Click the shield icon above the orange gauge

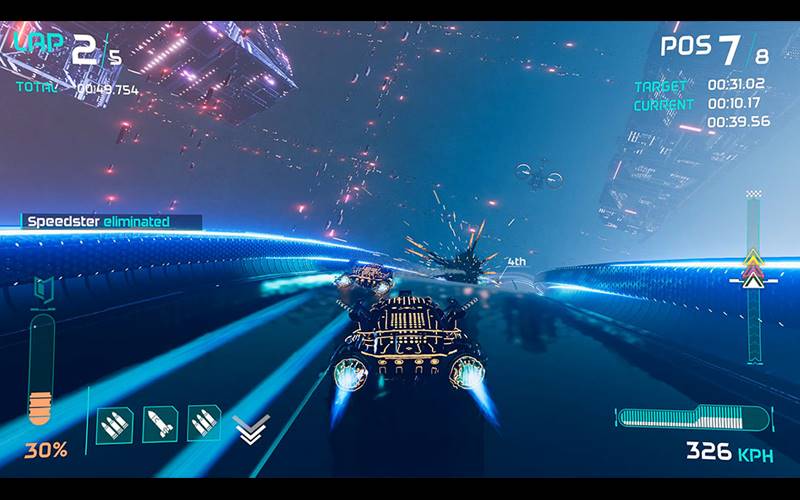tap(42, 290)
